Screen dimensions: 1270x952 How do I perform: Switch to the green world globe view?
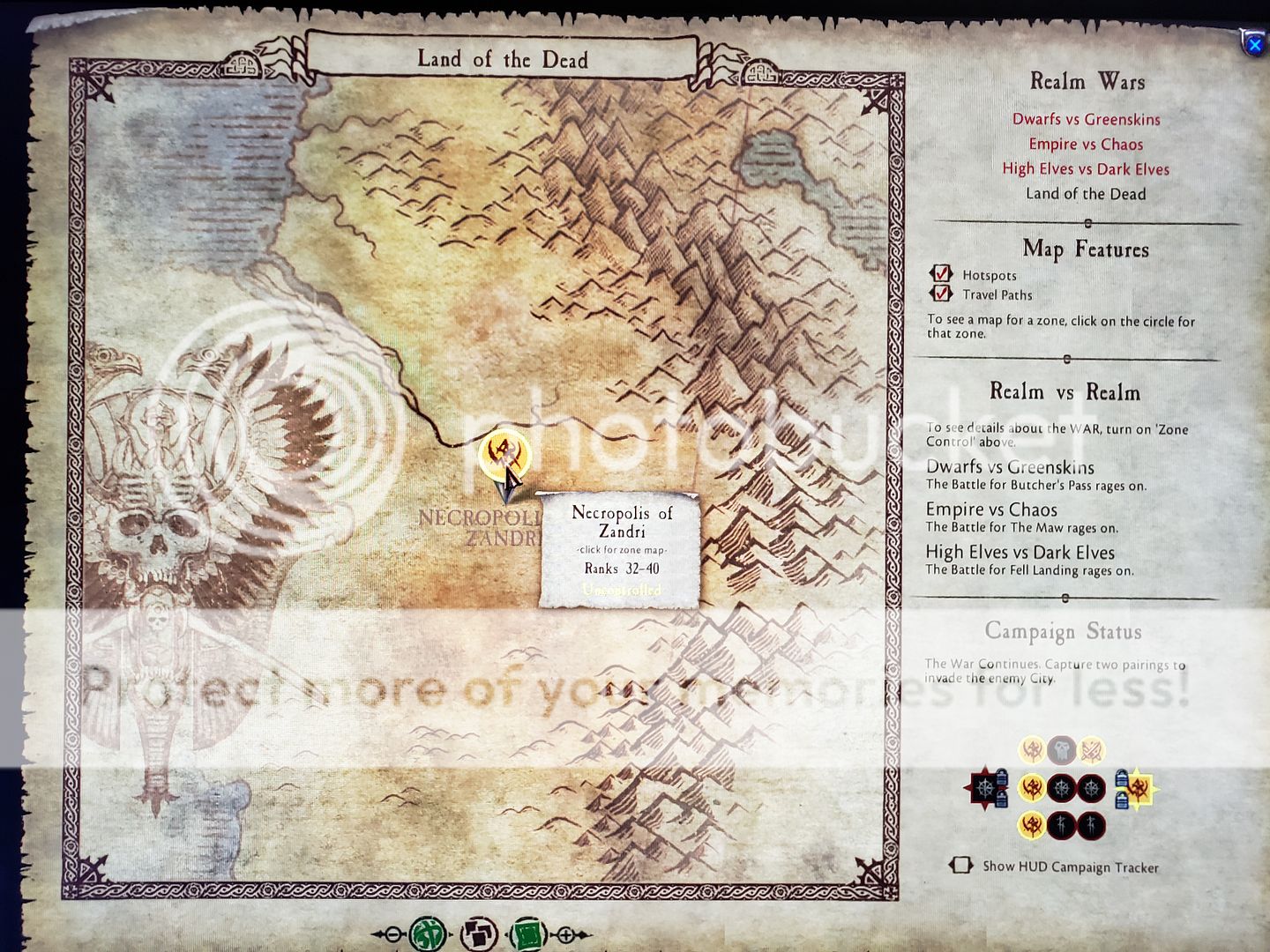coord(428,934)
